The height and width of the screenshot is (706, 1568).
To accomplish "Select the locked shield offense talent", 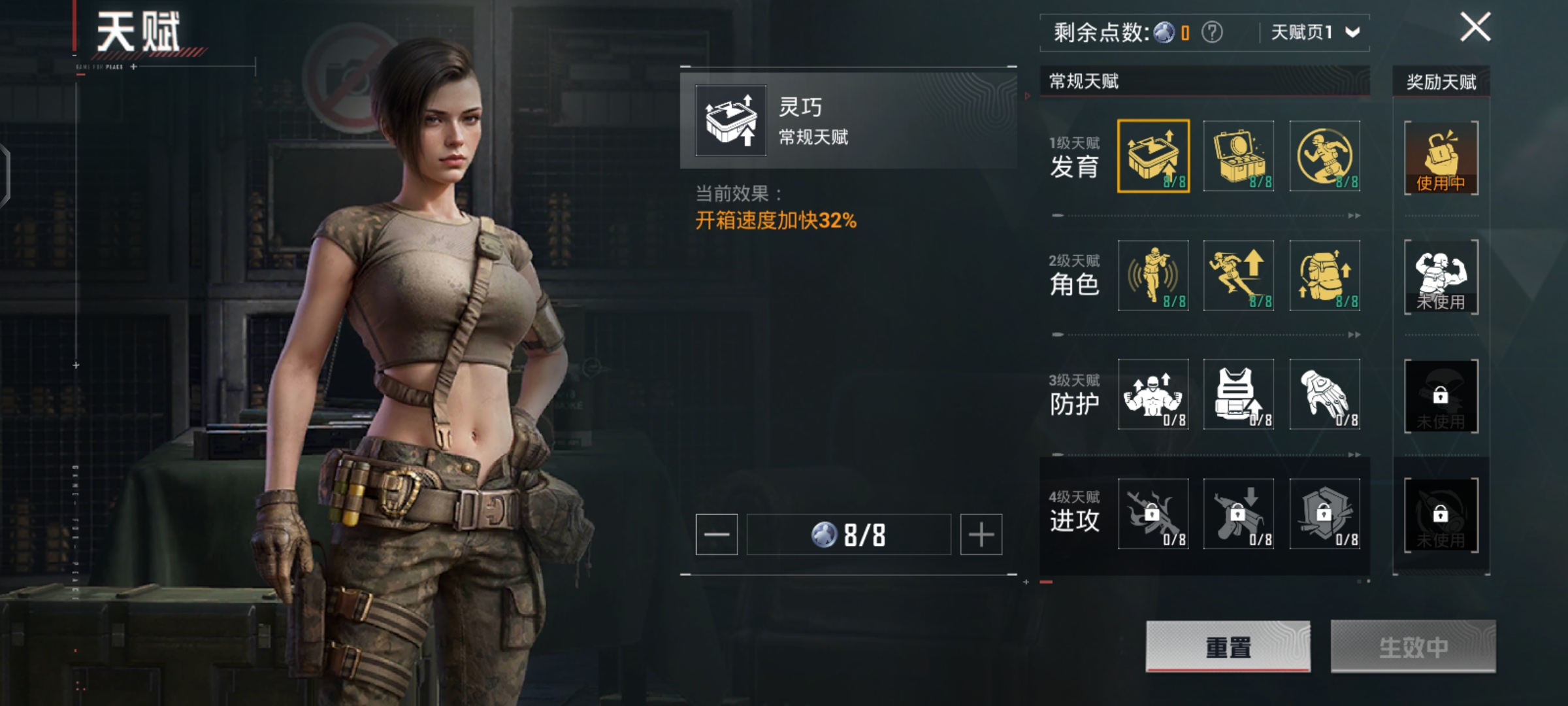I will click(x=1325, y=514).
